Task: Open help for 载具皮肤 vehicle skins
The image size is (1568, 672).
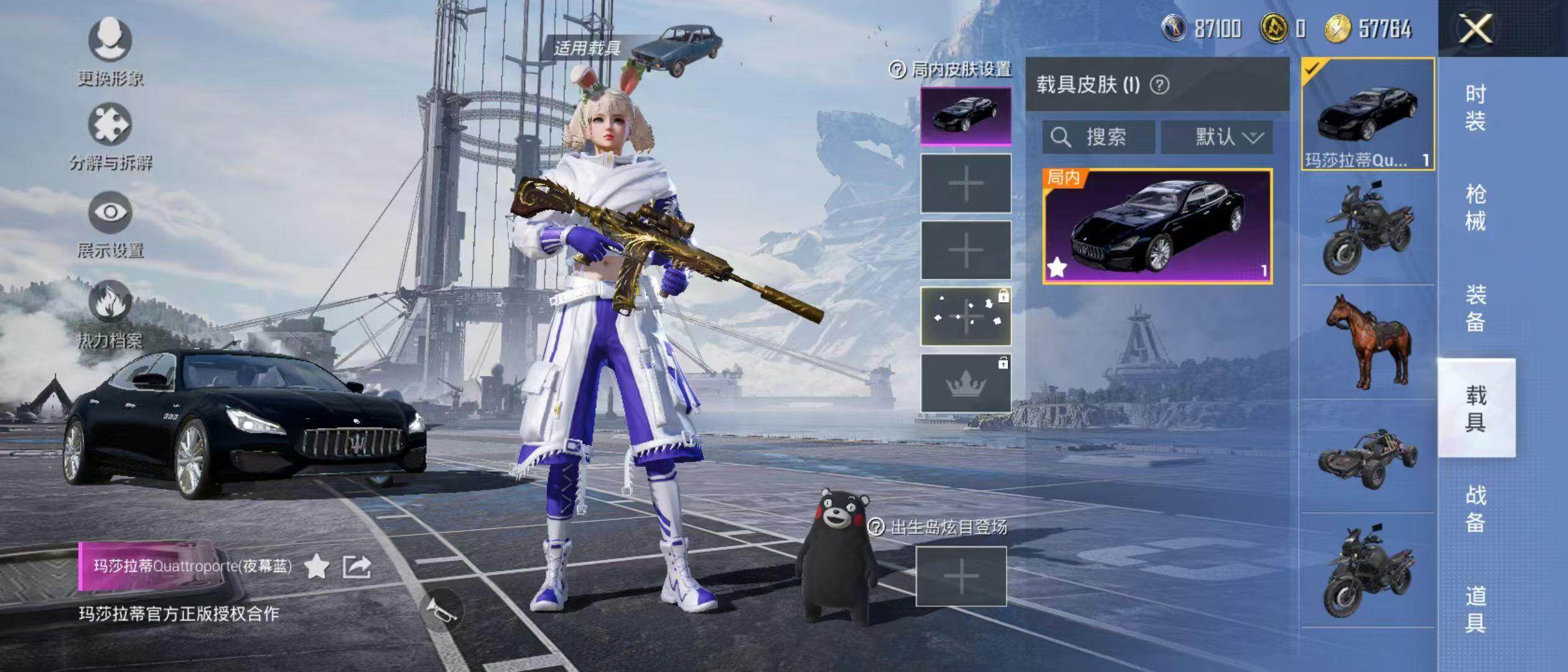Action: pos(1159,85)
